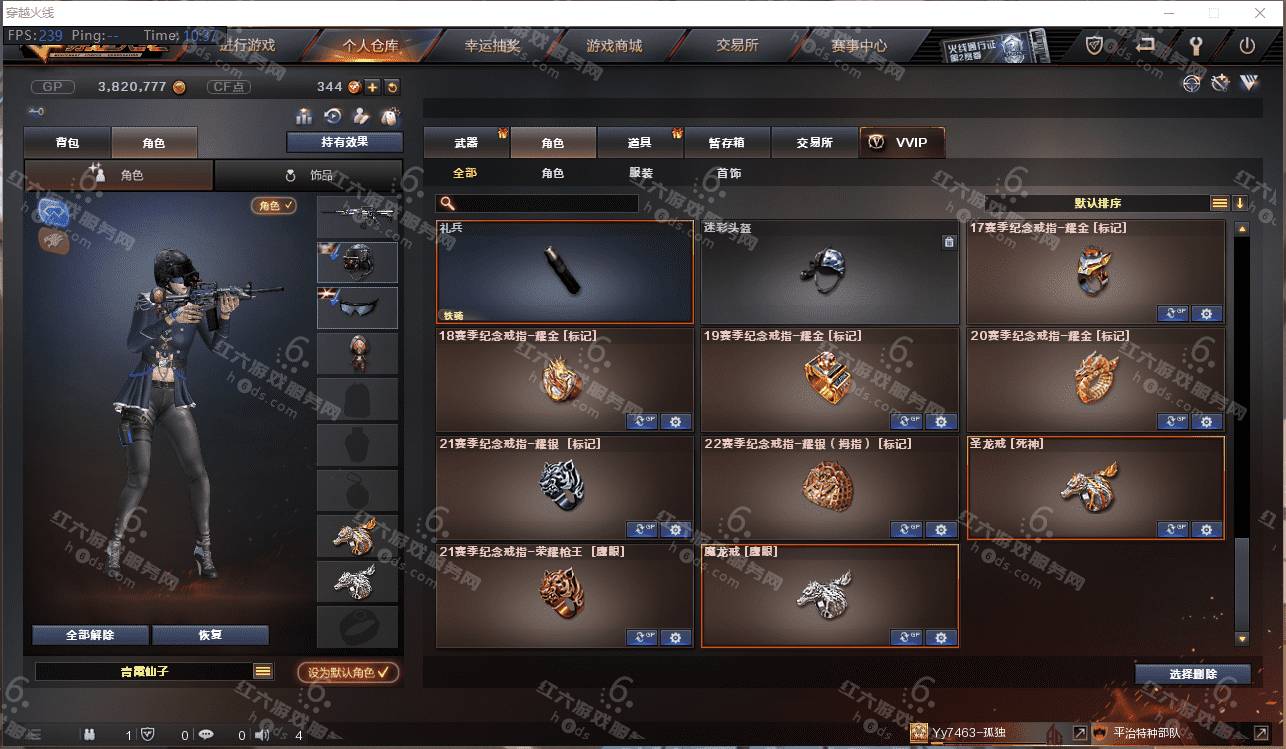Filter by 首饰 jewelry category
Viewport: 1286px width, 749px height.
[729, 173]
